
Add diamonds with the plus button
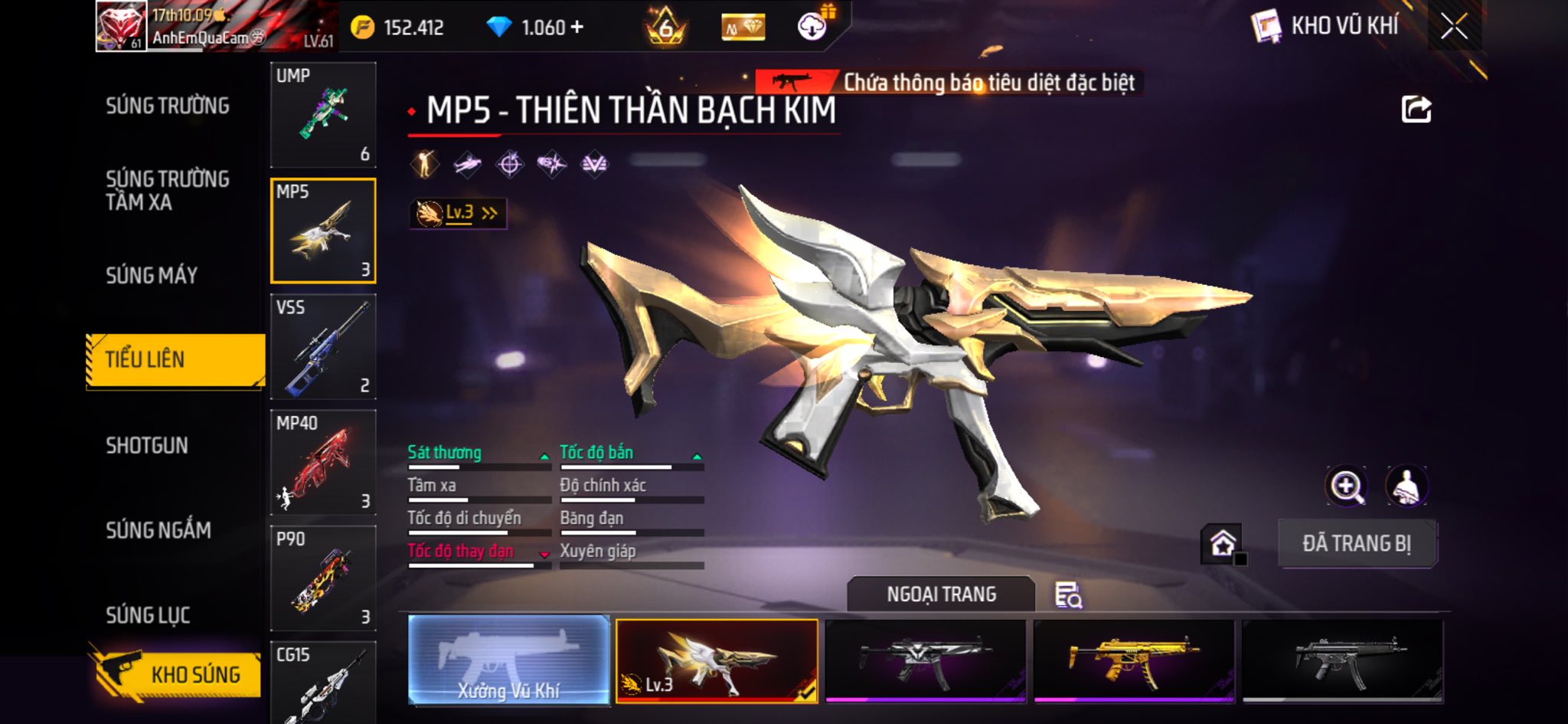tap(577, 28)
